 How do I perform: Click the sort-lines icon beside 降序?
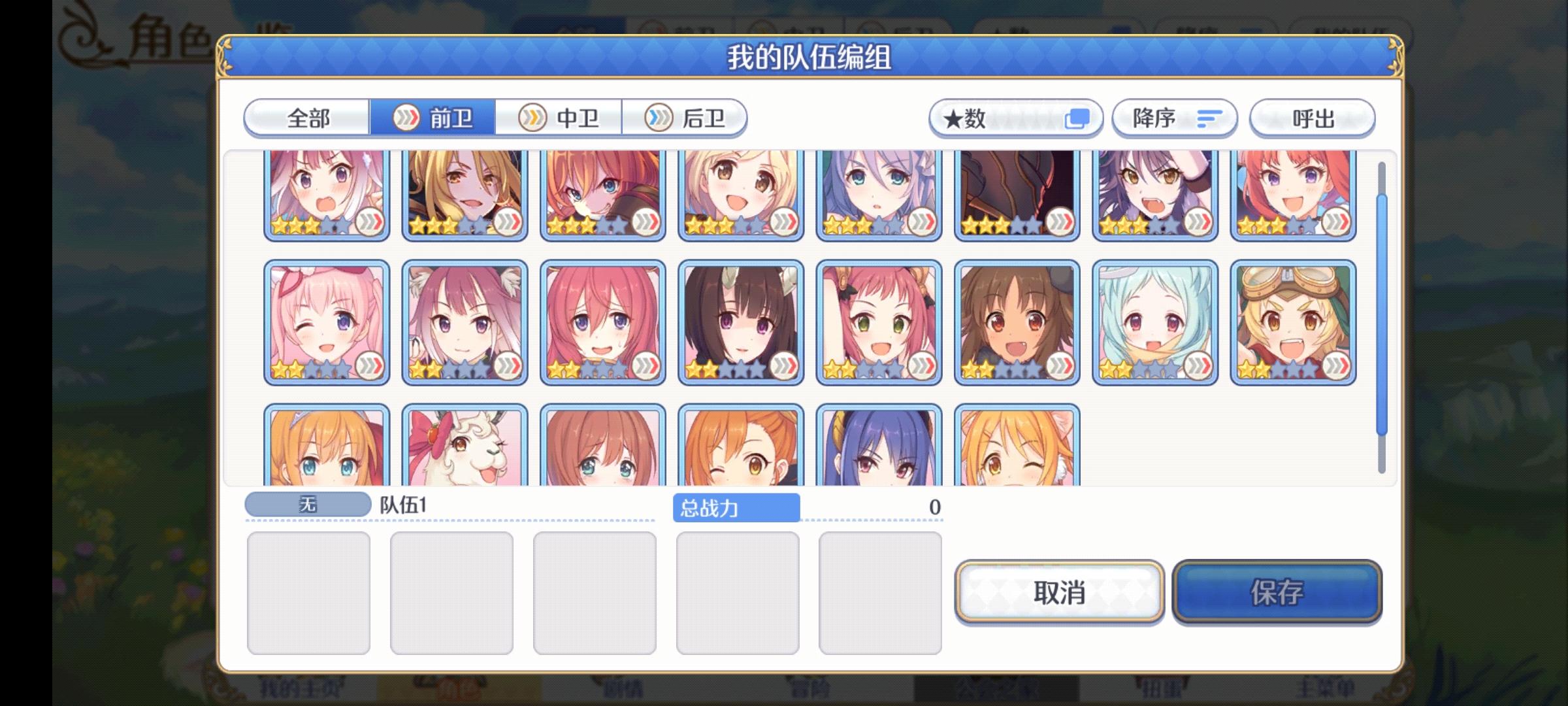1209,118
